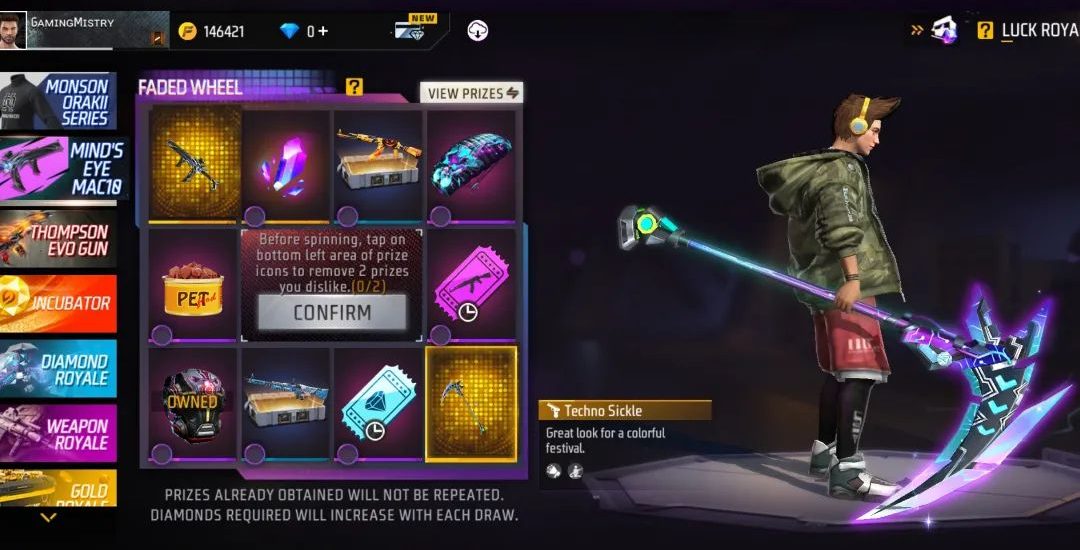Open the NEW diamond card icon

point(416,28)
